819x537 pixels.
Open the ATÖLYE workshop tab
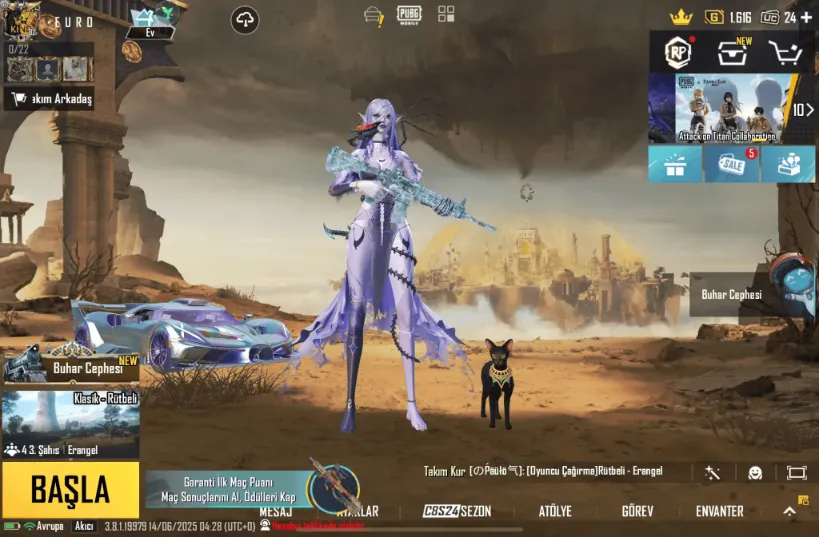pos(555,511)
